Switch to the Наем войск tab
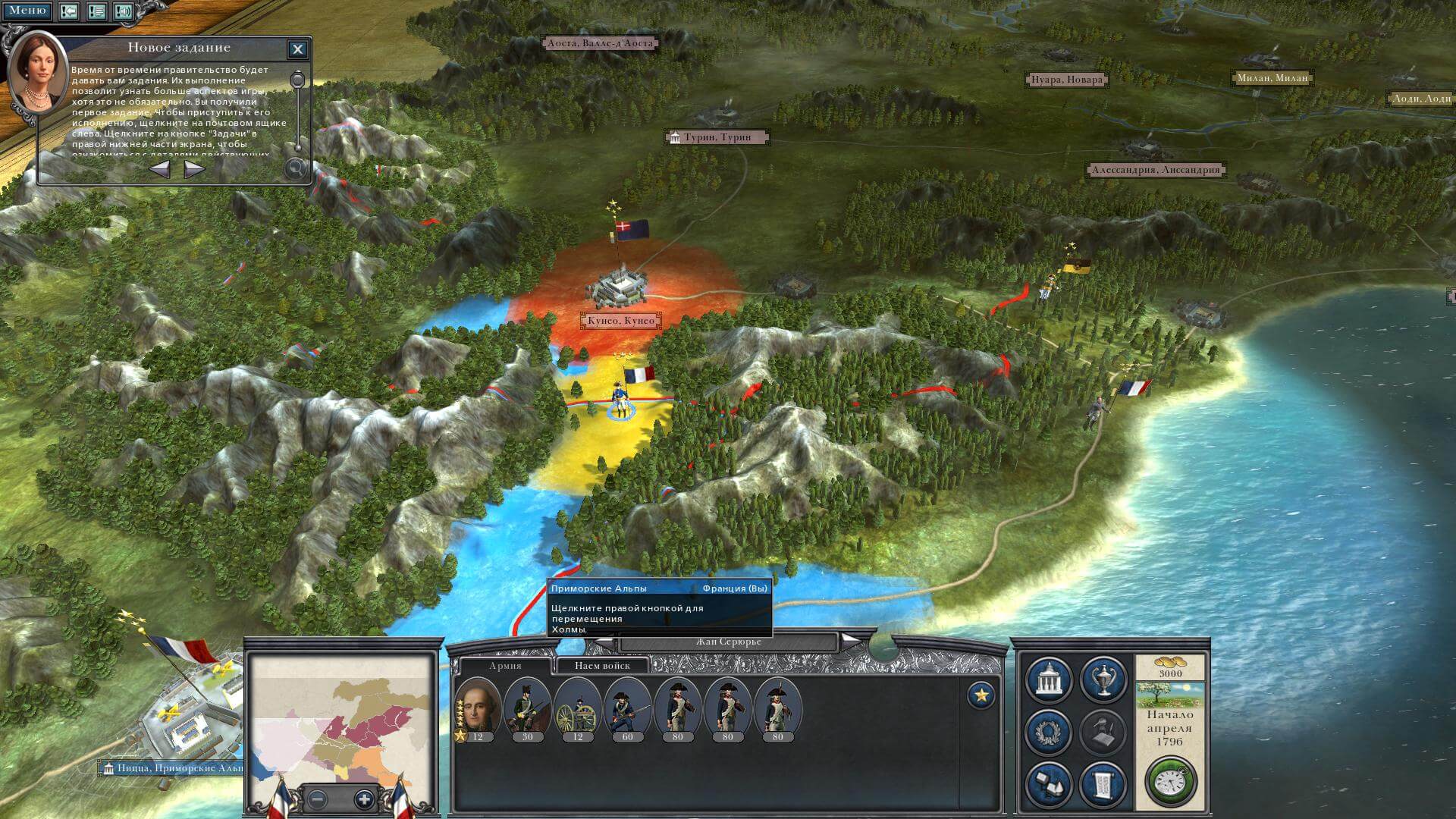The width and height of the screenshot is (1456, 819). [602, 666]
